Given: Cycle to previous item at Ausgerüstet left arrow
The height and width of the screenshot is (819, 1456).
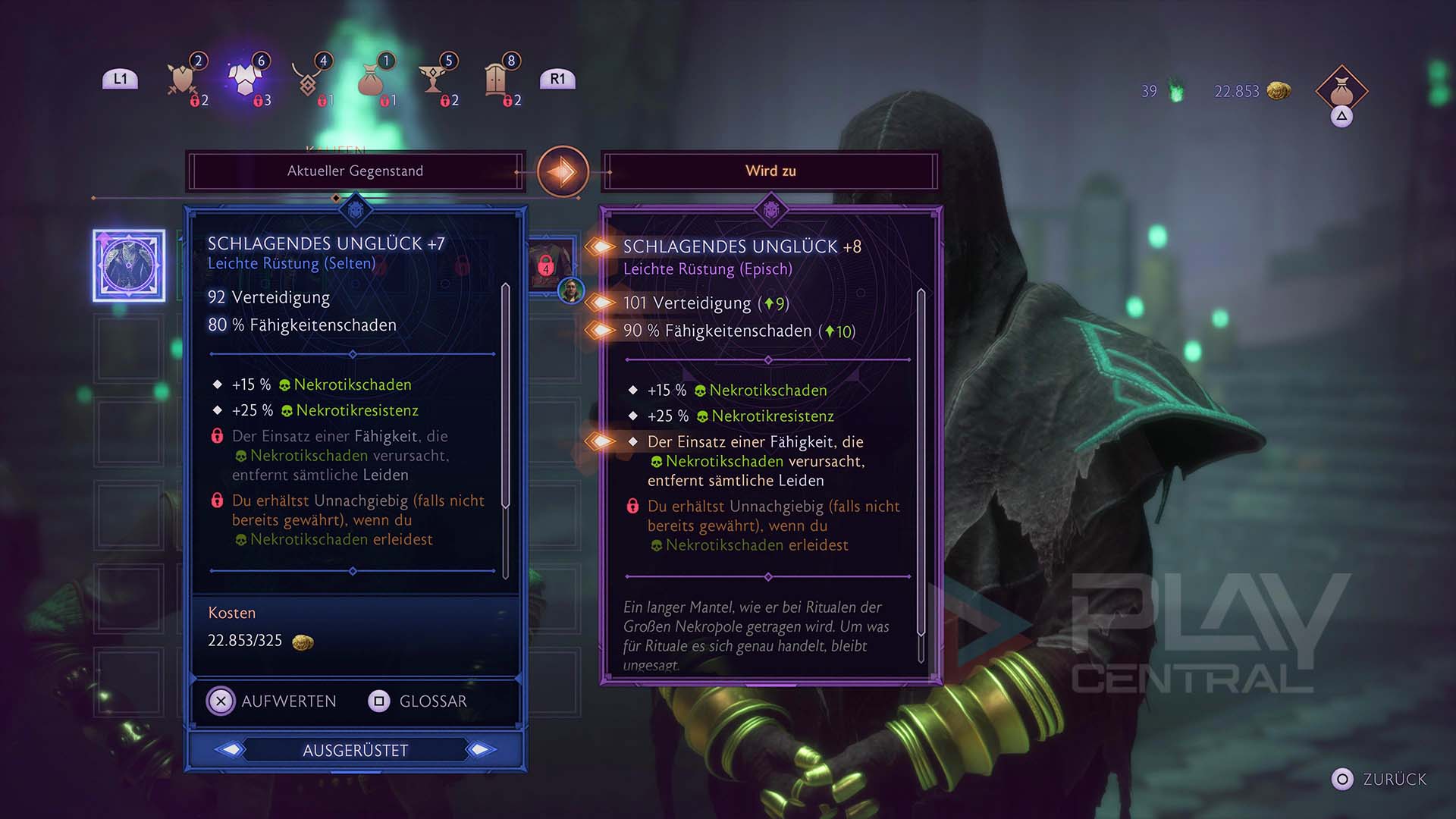Looking at the screenshot, I should (x=231, y=750).
